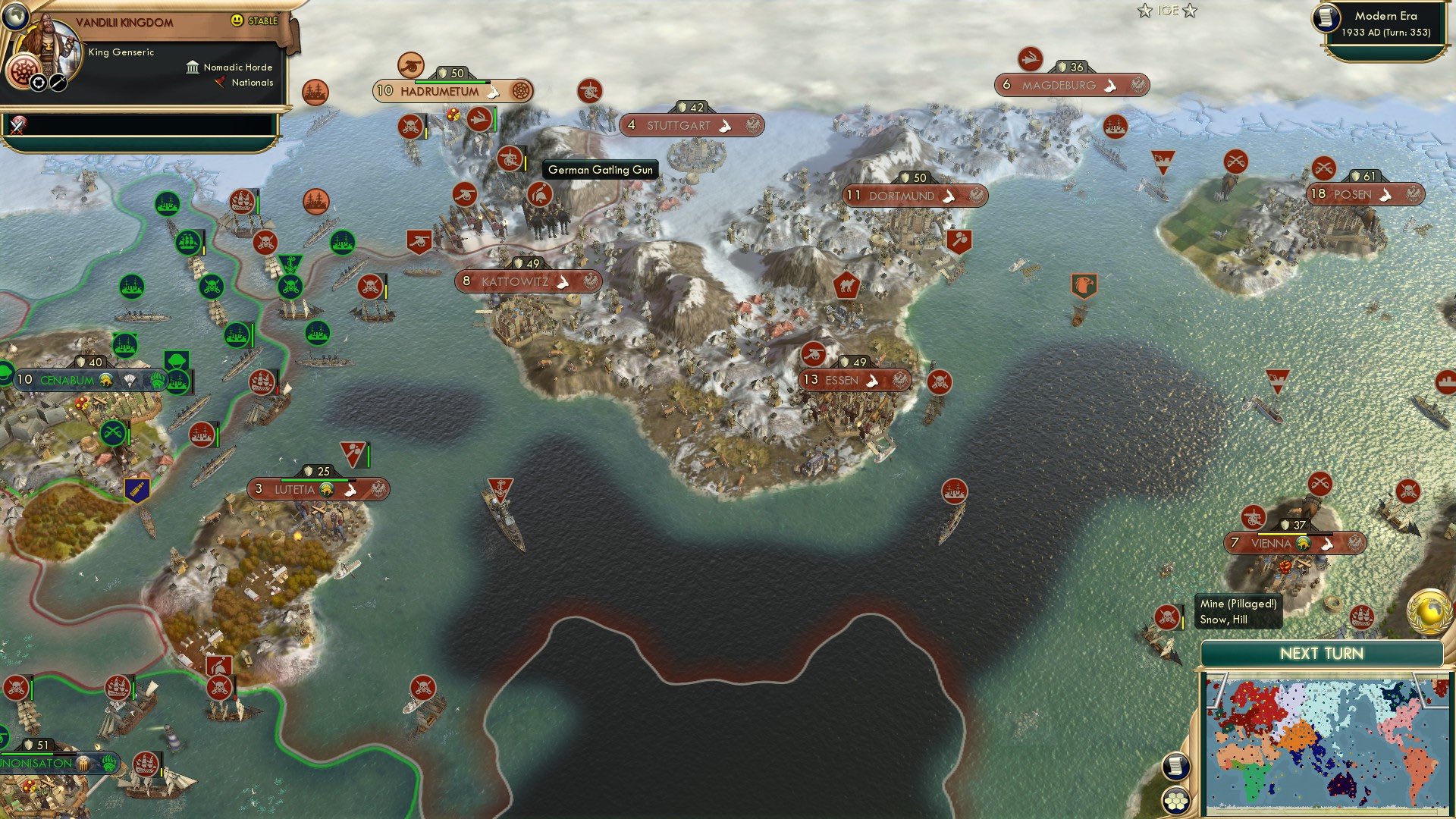This screenshot has height=819, width=1456.
Task: Open the diplomacy globe icon top-left
Action: click(15, 17)
